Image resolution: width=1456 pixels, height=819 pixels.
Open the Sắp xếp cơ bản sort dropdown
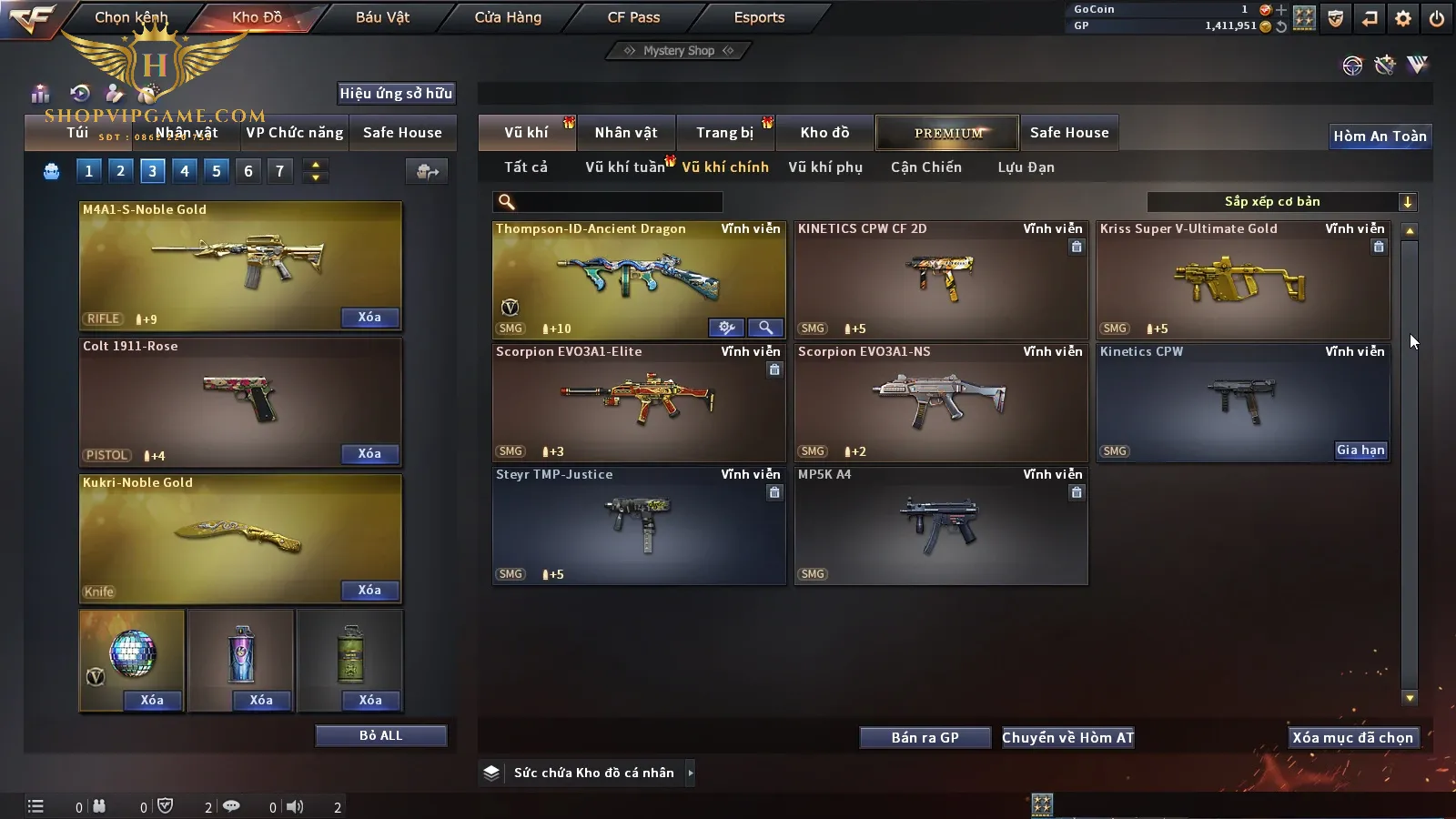tap(1281, 202)
